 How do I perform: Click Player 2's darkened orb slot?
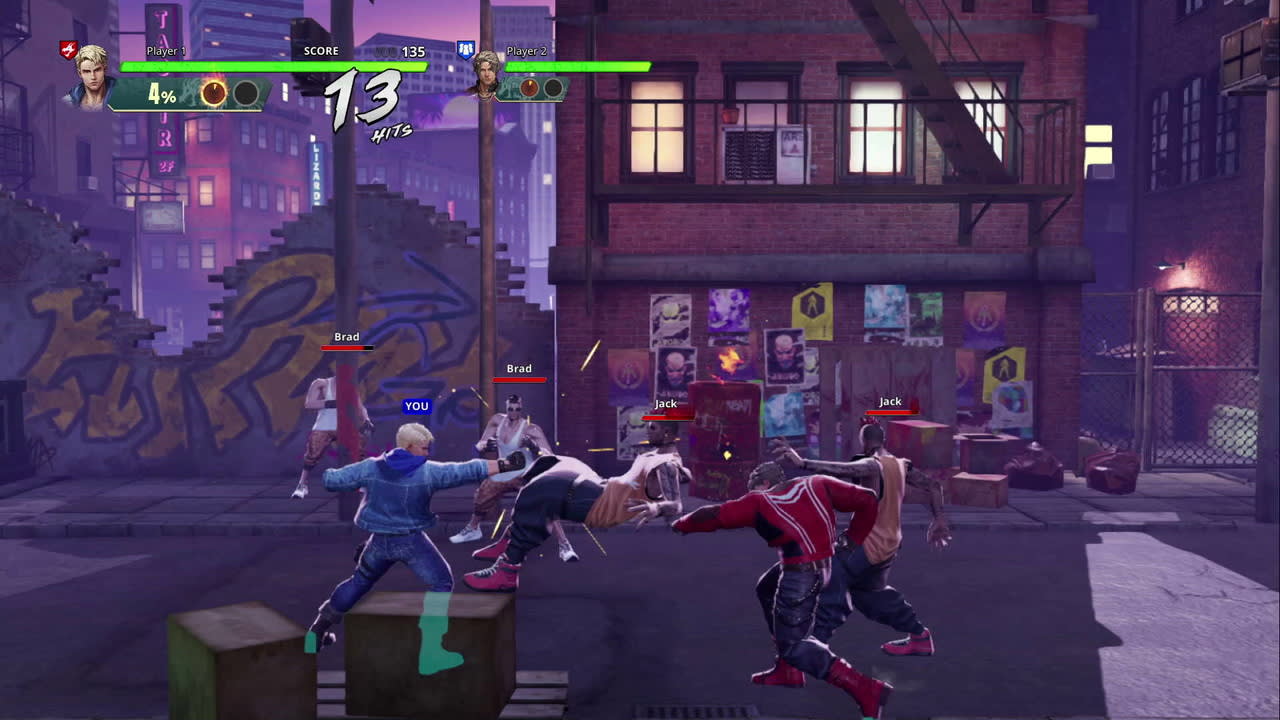click(x=552, y=87)
